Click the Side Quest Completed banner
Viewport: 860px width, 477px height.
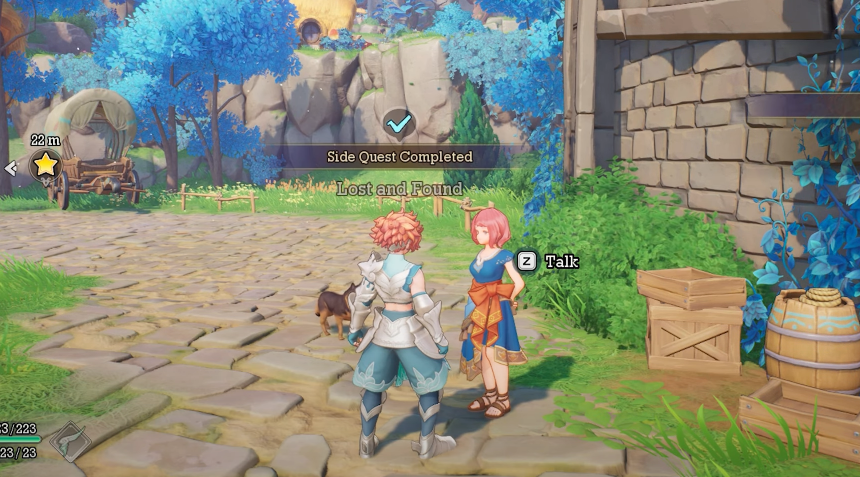click(399, 157)
